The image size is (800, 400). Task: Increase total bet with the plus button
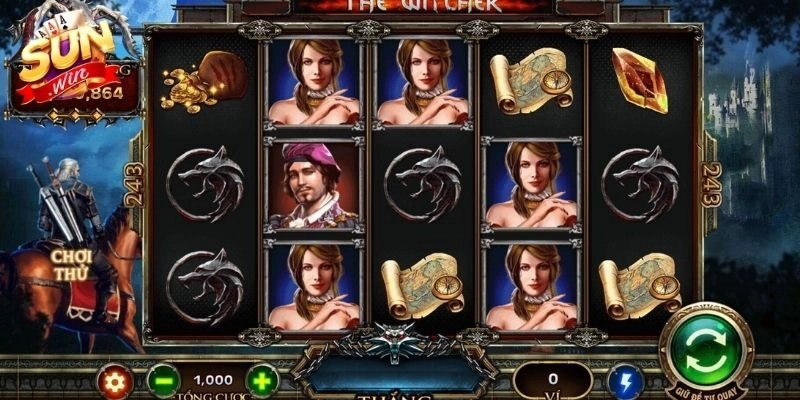(261, 381)
